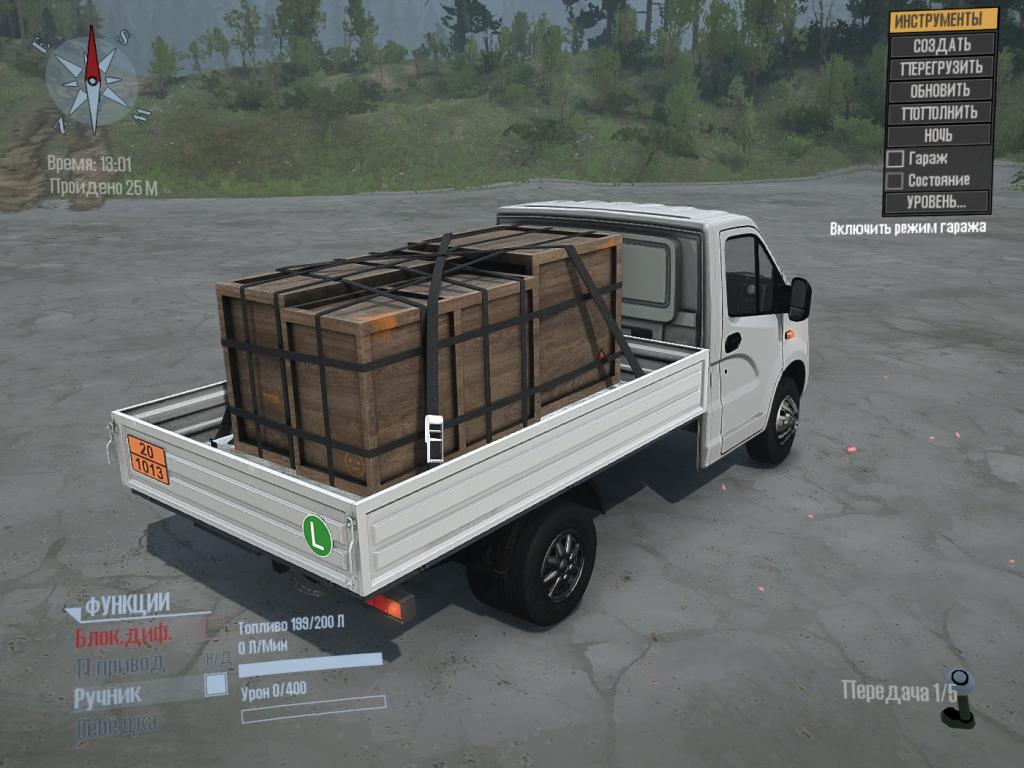Switch to night with НОЧЬ

(938, 135)
